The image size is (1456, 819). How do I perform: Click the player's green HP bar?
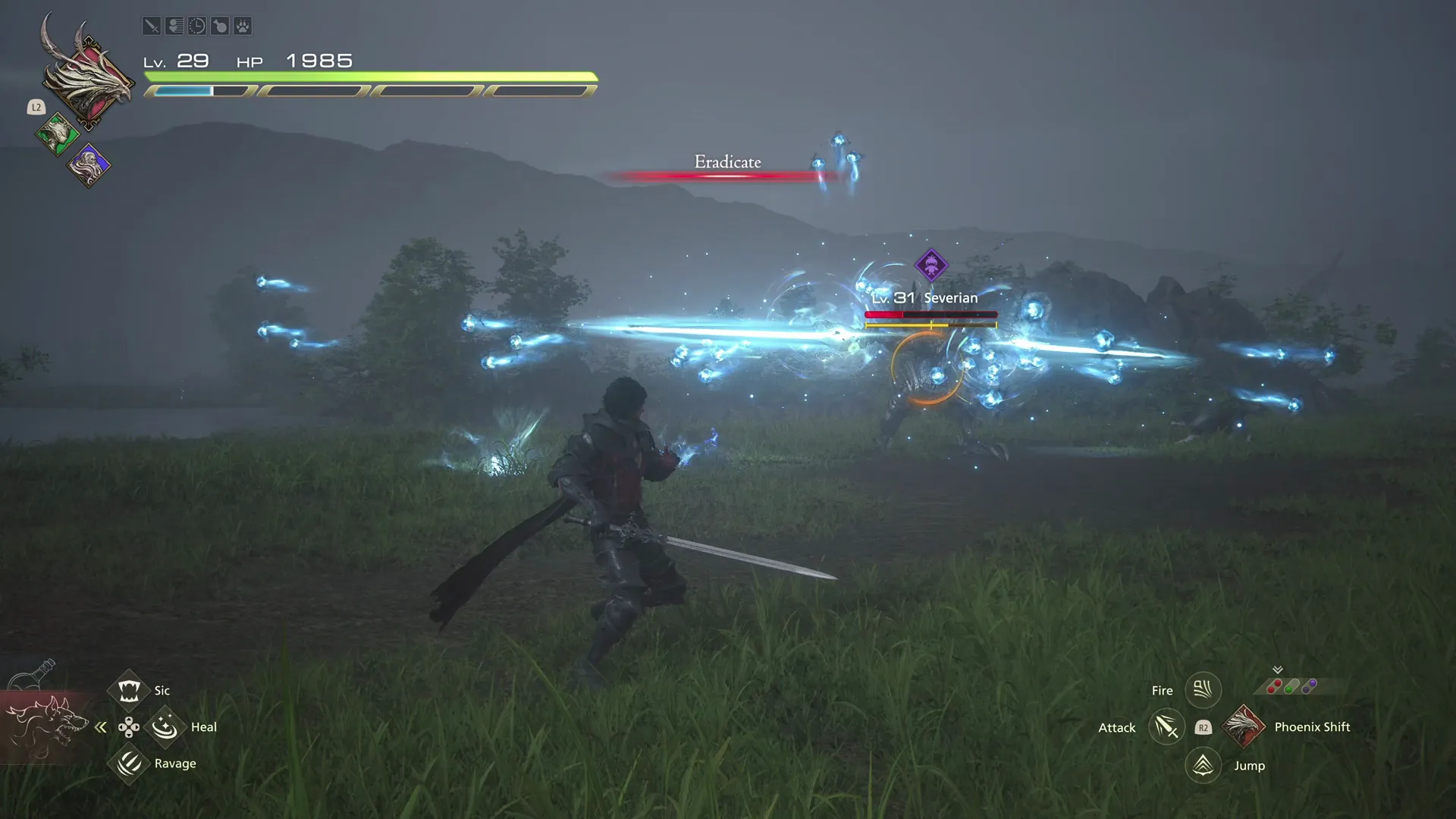(372, 77)
